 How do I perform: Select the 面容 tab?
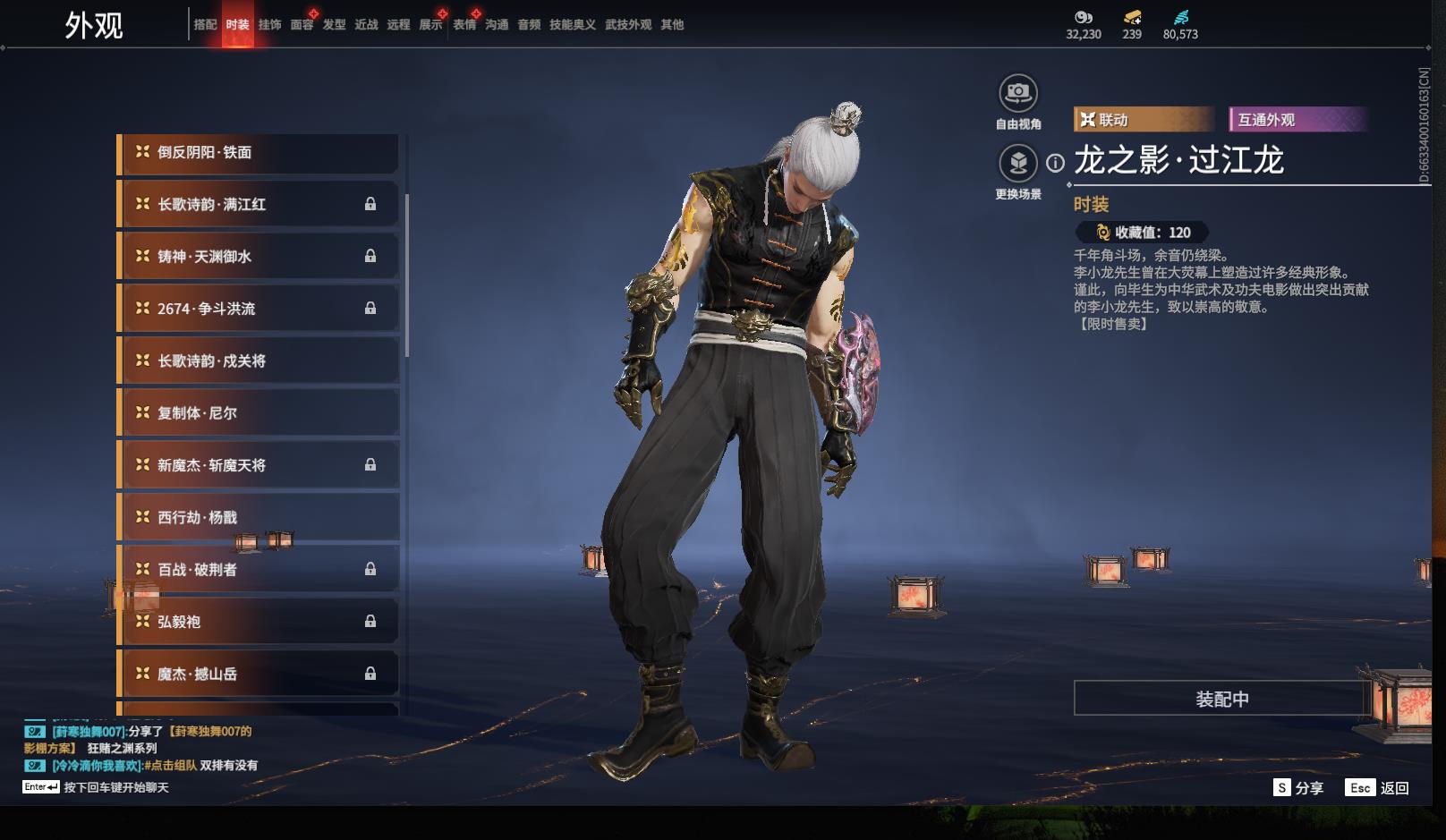click(x=302, y=25)
